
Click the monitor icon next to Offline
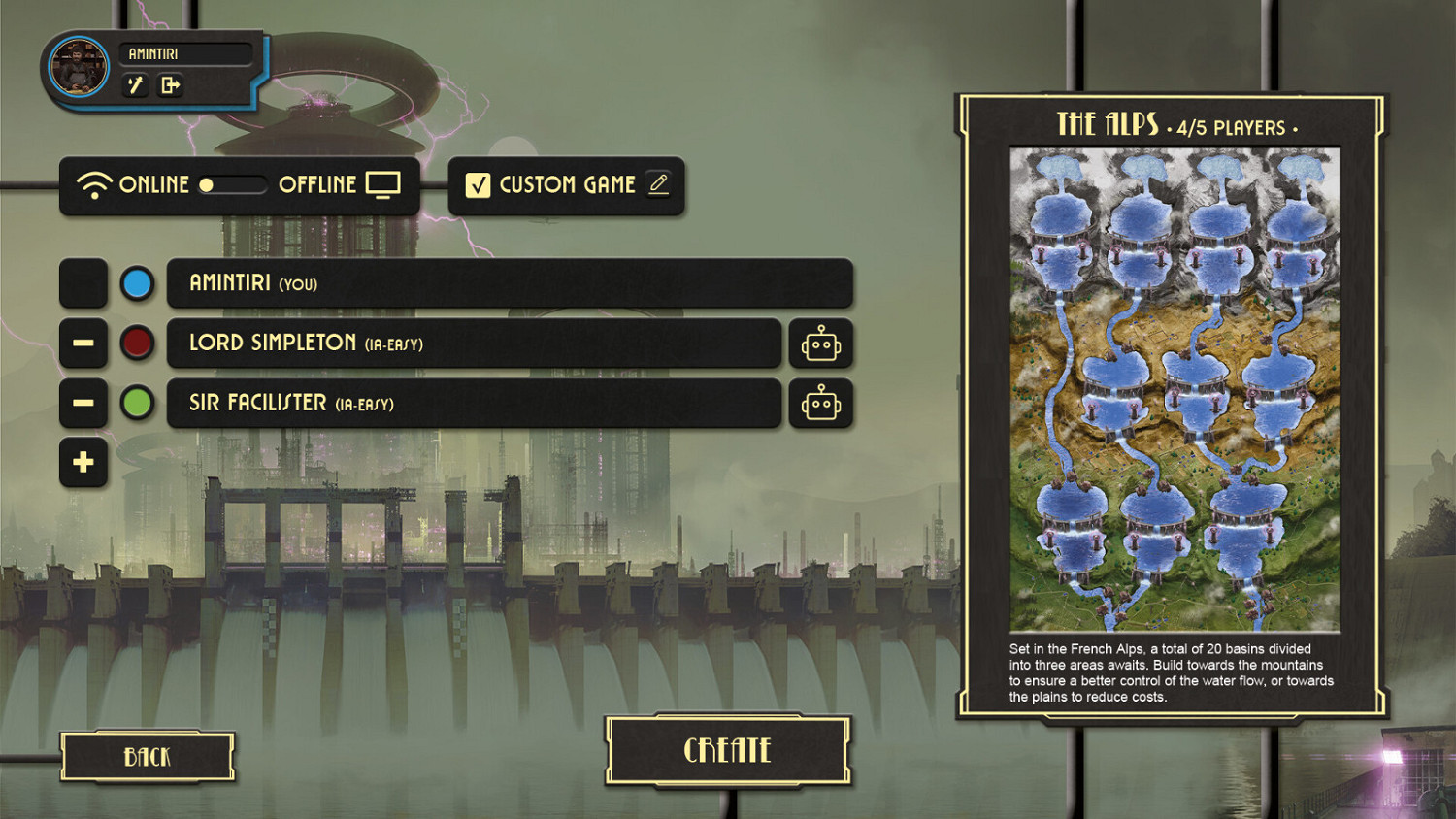coord(385,183)
